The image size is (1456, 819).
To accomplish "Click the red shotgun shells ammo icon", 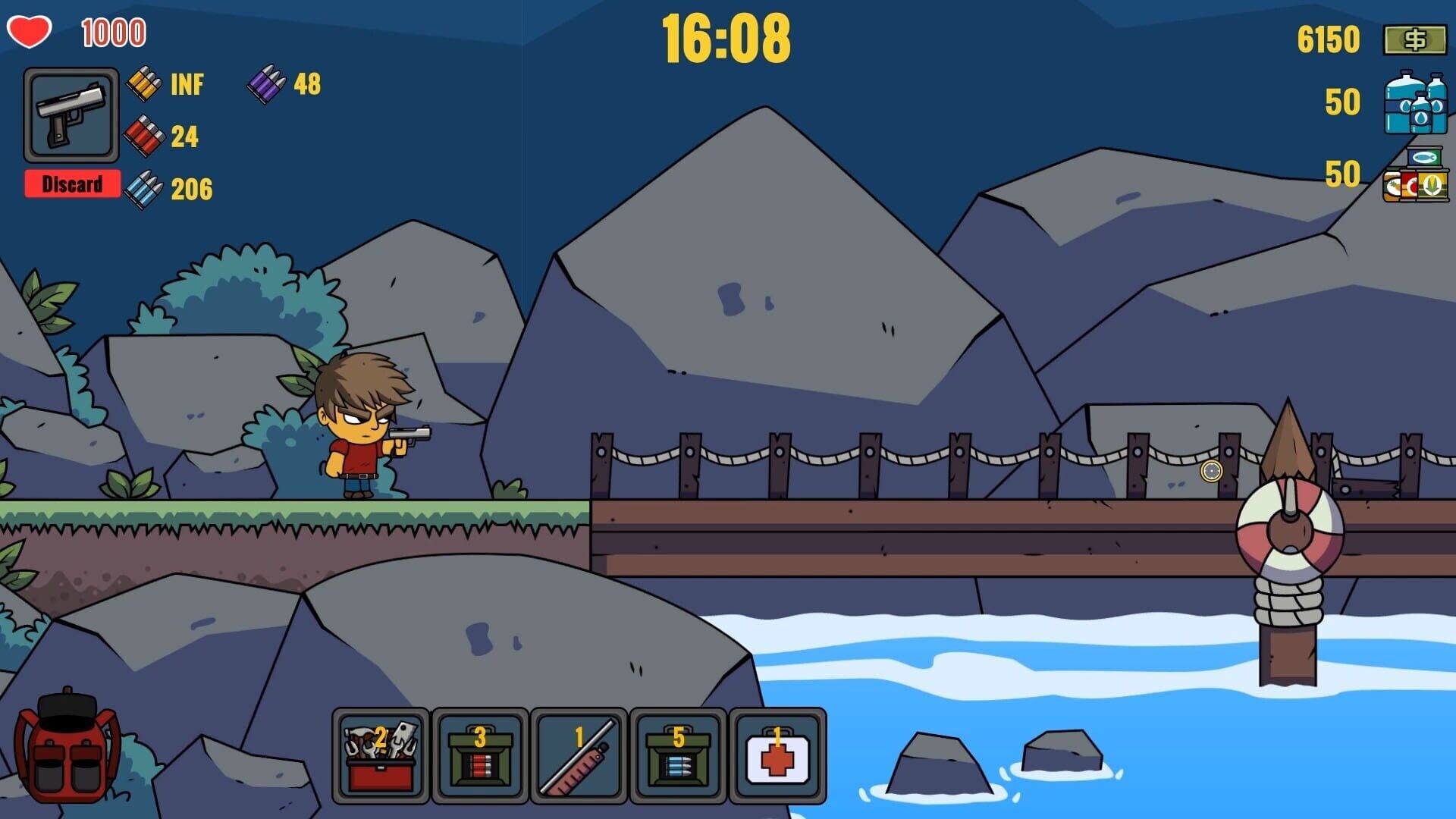I will click(145, 135).
